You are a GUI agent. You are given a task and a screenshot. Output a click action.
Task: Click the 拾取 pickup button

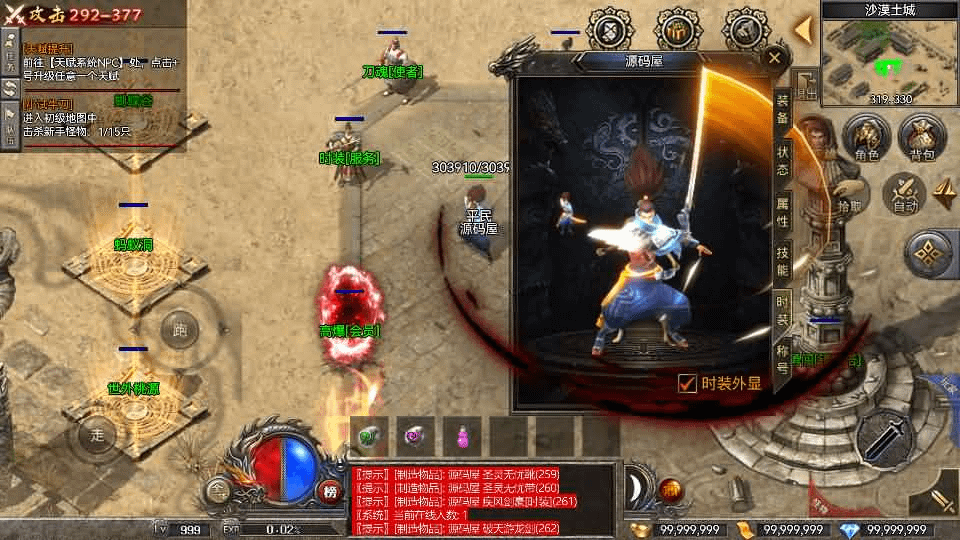[x=849, y=205]
